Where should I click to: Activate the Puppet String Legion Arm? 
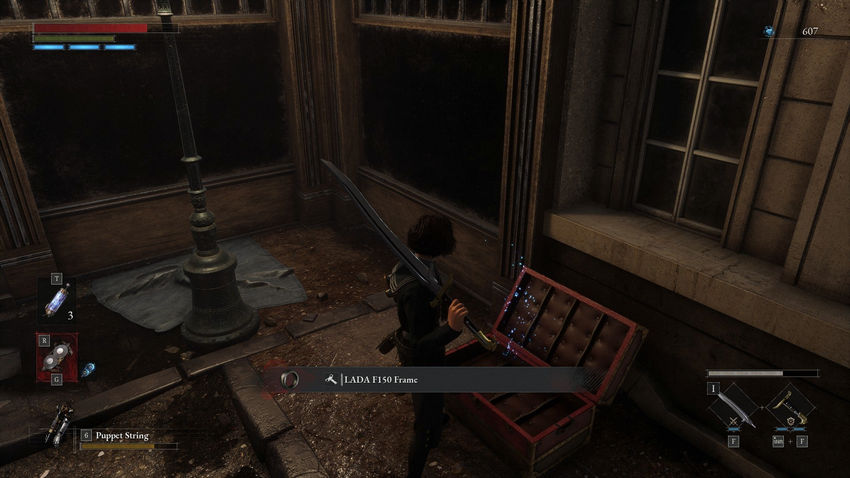coord(61,424)
